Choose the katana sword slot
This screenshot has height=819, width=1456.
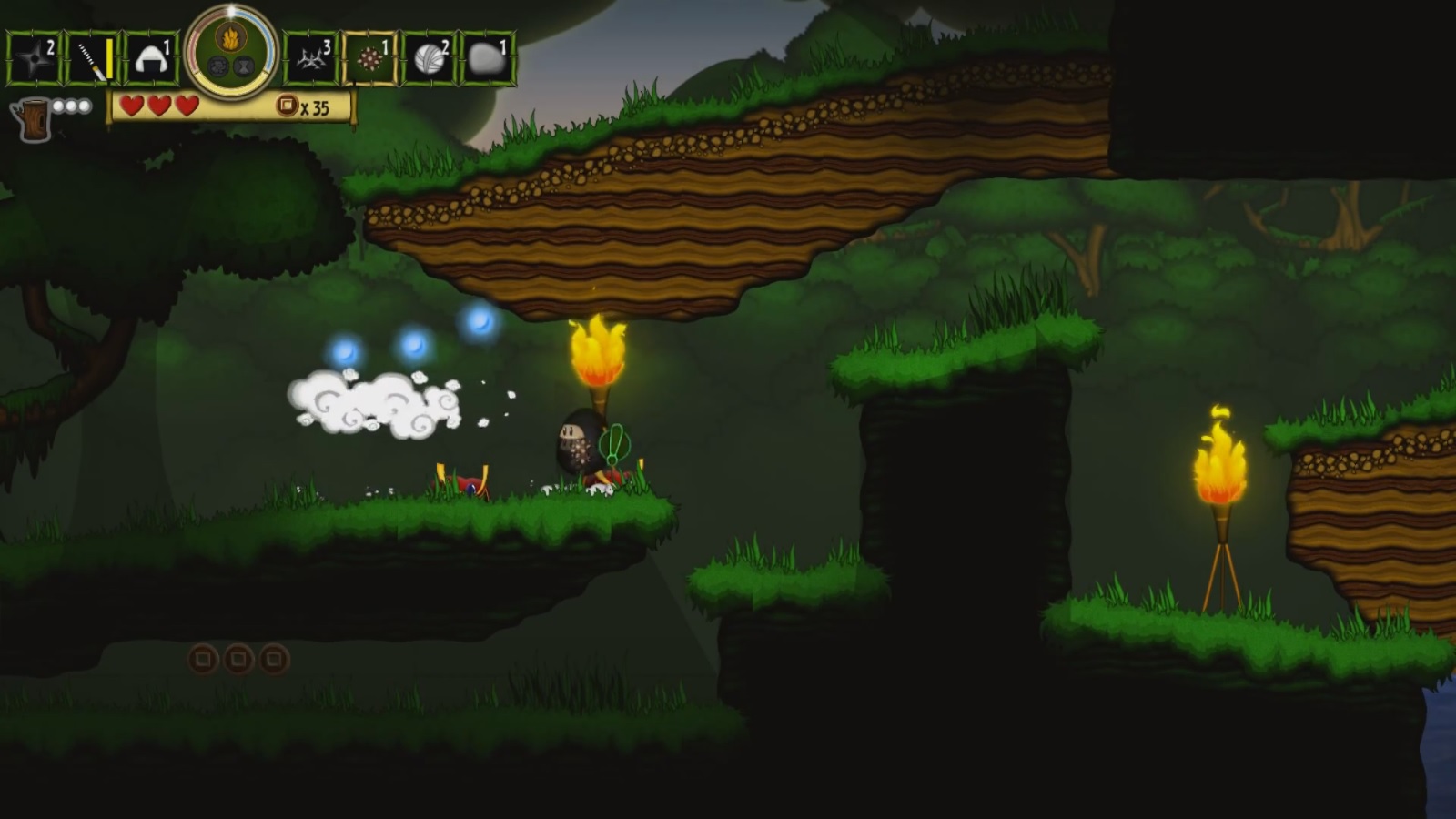(93, 59)
